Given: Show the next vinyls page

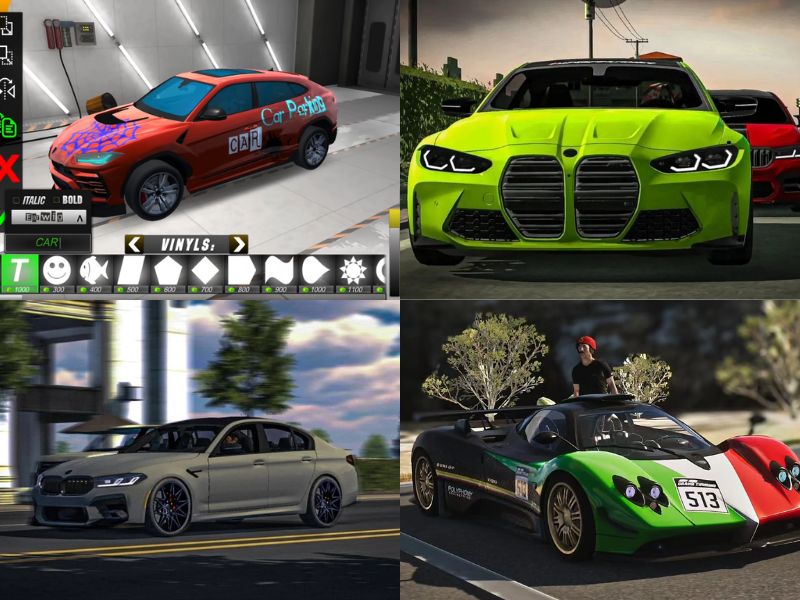Looking at the screenshot, I should (238, 244).
